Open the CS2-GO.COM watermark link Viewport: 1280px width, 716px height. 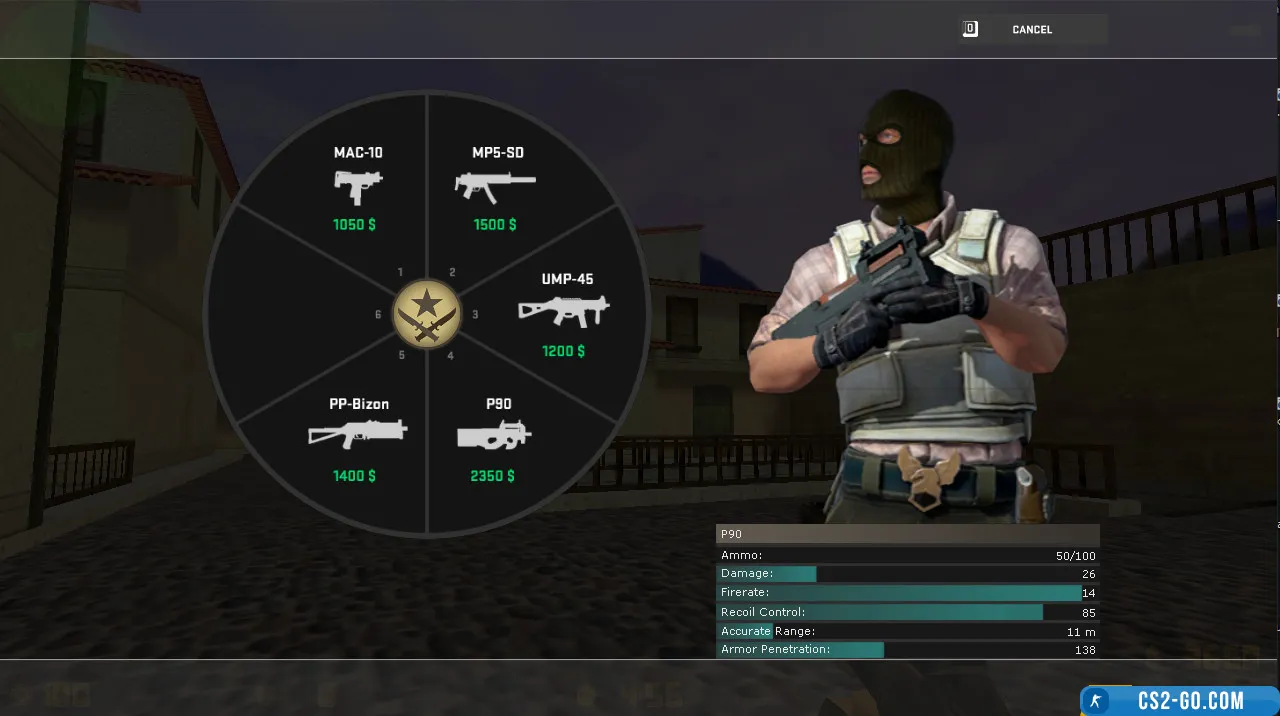coord(1180,701)
